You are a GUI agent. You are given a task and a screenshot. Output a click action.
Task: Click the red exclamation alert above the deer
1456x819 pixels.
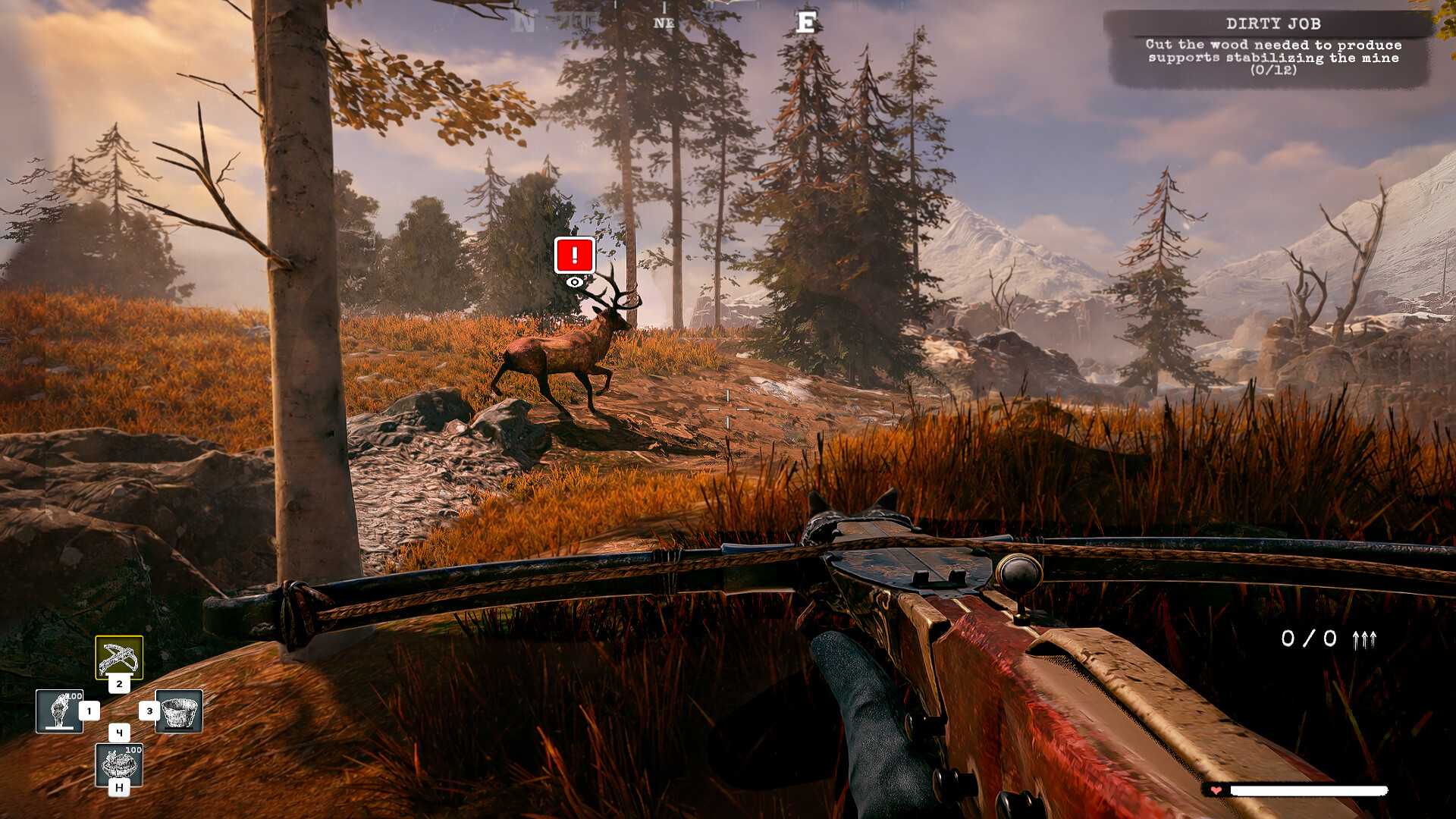tap(573, 256)
